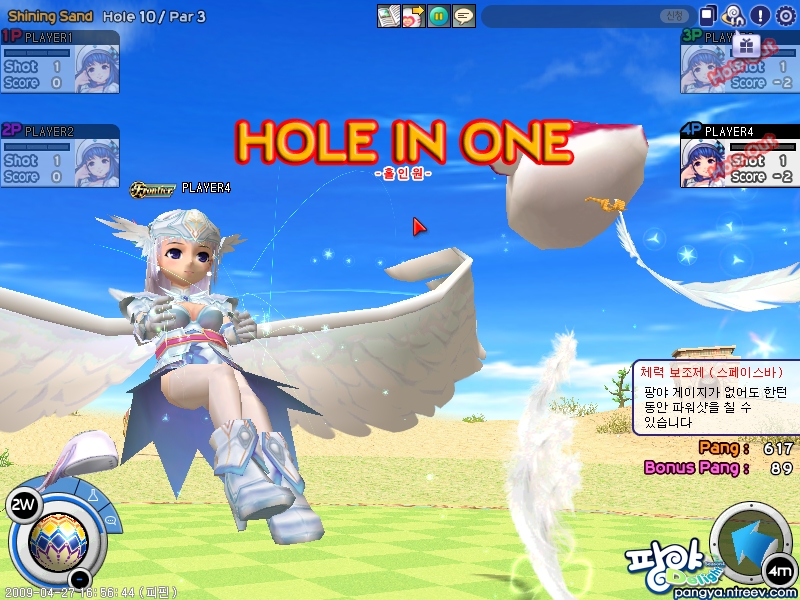
Task: Open the newspaper icon in top toolbar
Action: 388,16
